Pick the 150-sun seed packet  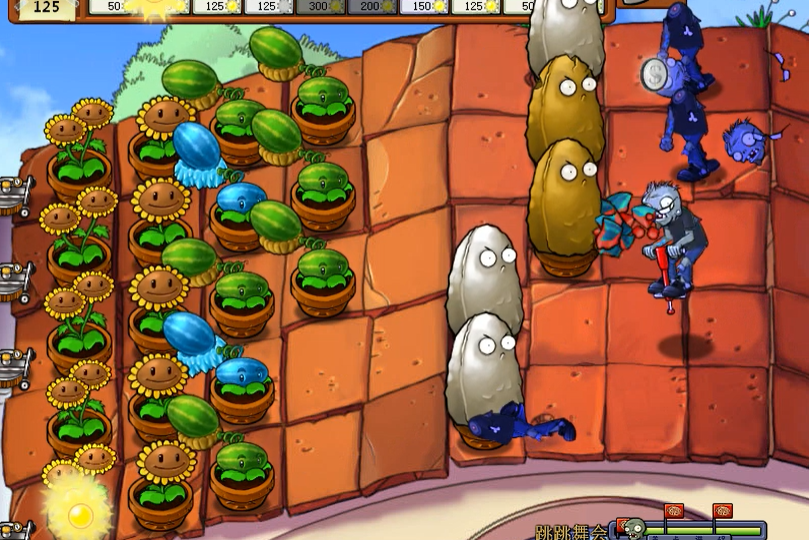pos(424,7)
